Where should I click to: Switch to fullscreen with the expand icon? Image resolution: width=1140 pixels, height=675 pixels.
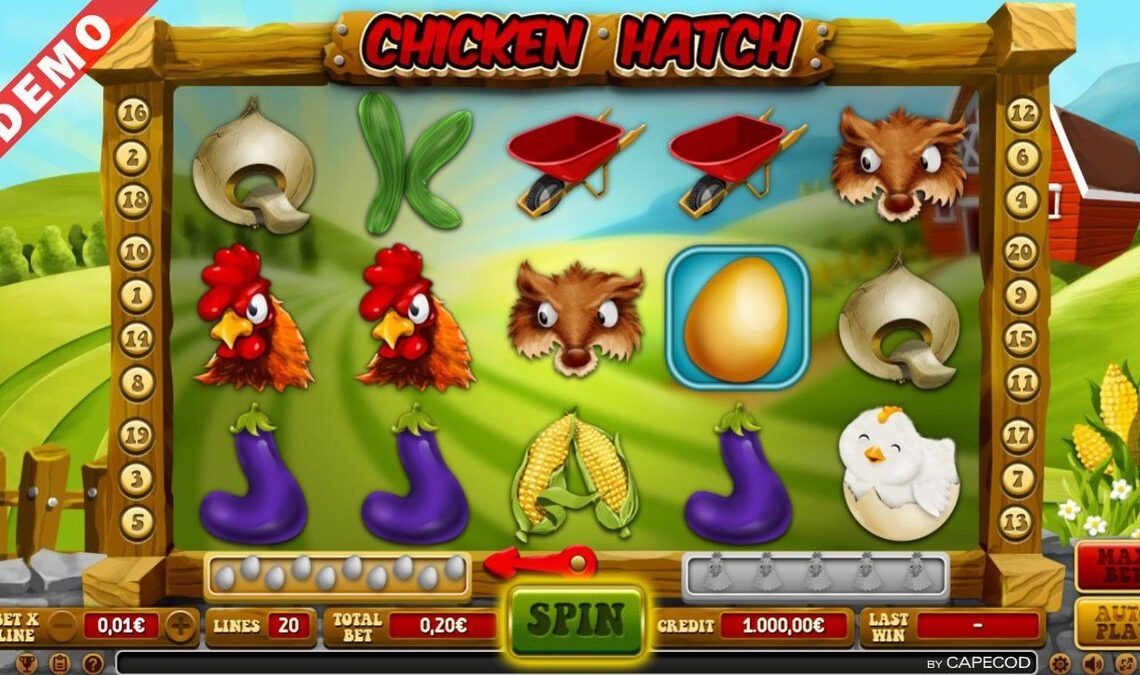coord(1126,663)
